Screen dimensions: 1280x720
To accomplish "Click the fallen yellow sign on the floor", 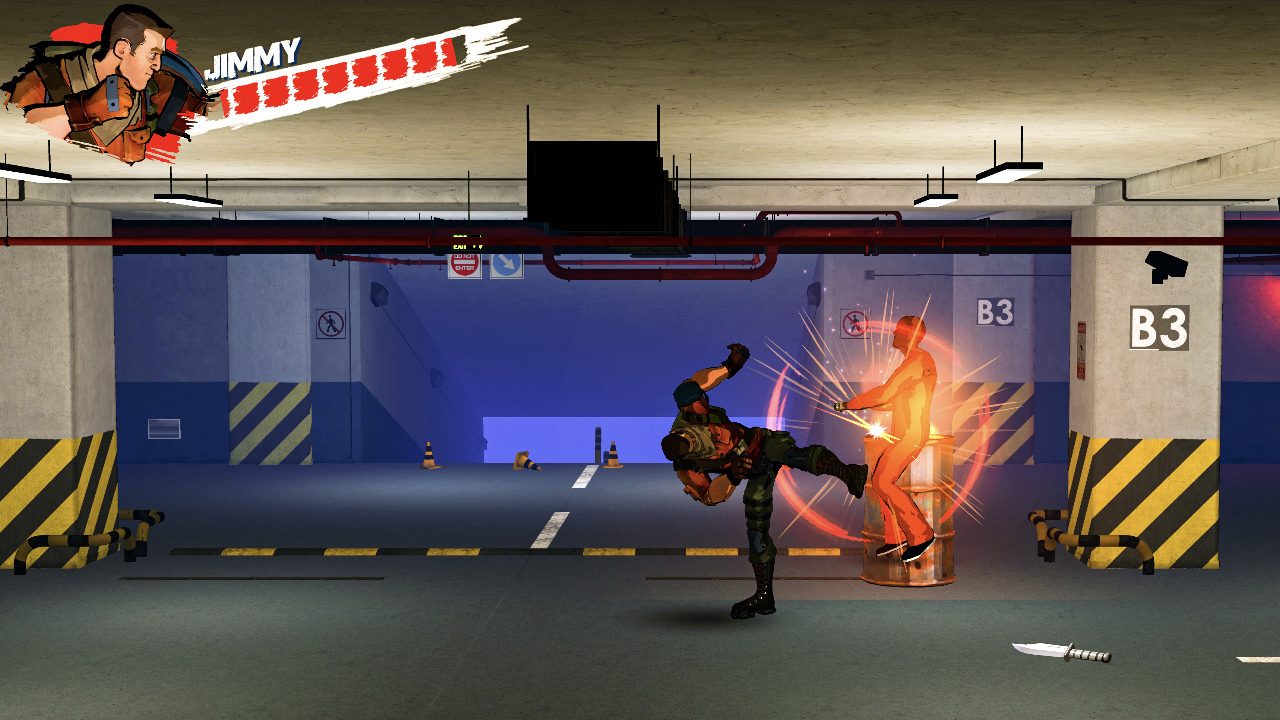I will pyautogui.click(x=527, y=462).
